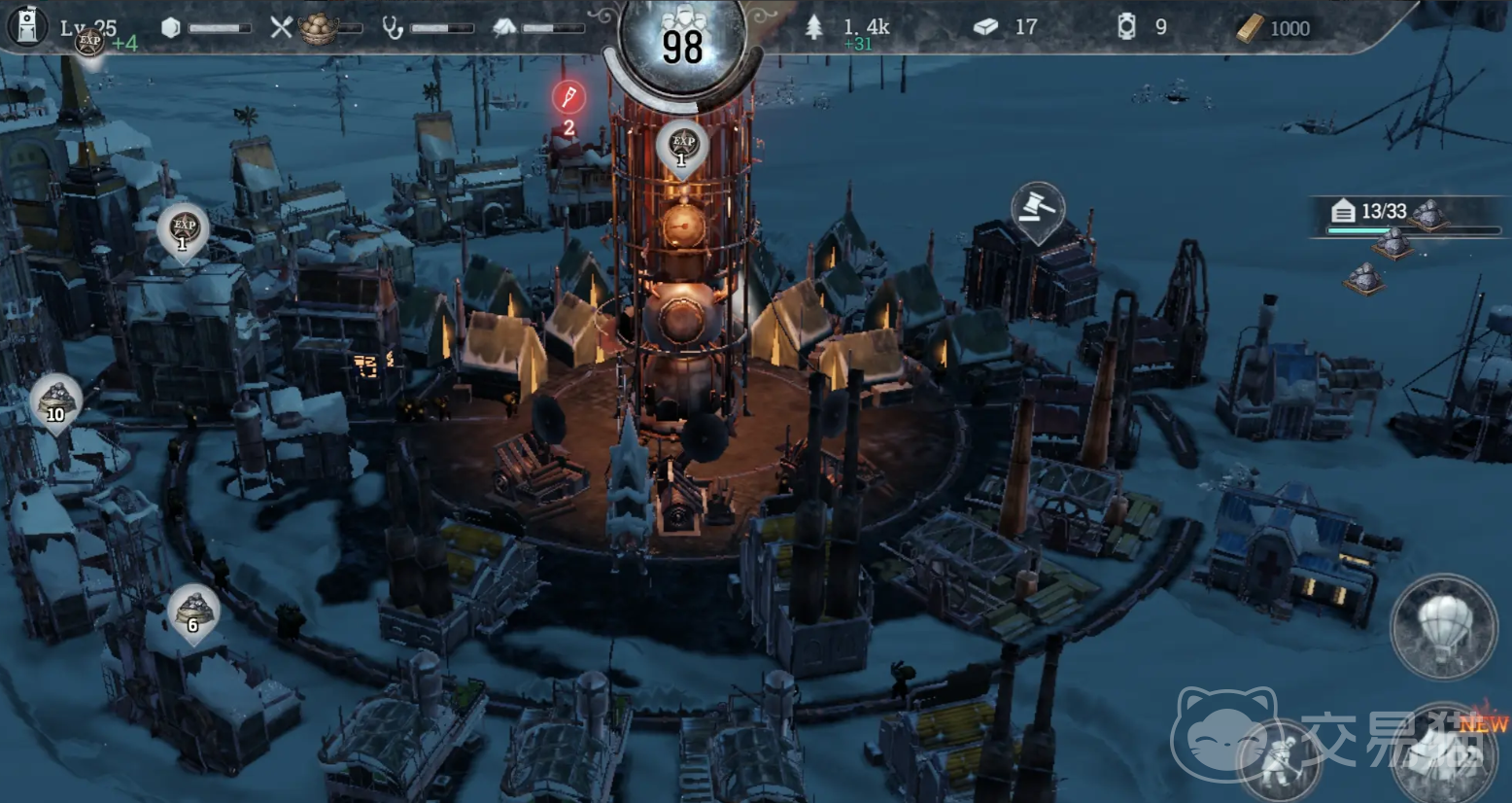1512x803 pixels.
Task: Check the tent shelter indicator
Action: (x=504, y=27)
